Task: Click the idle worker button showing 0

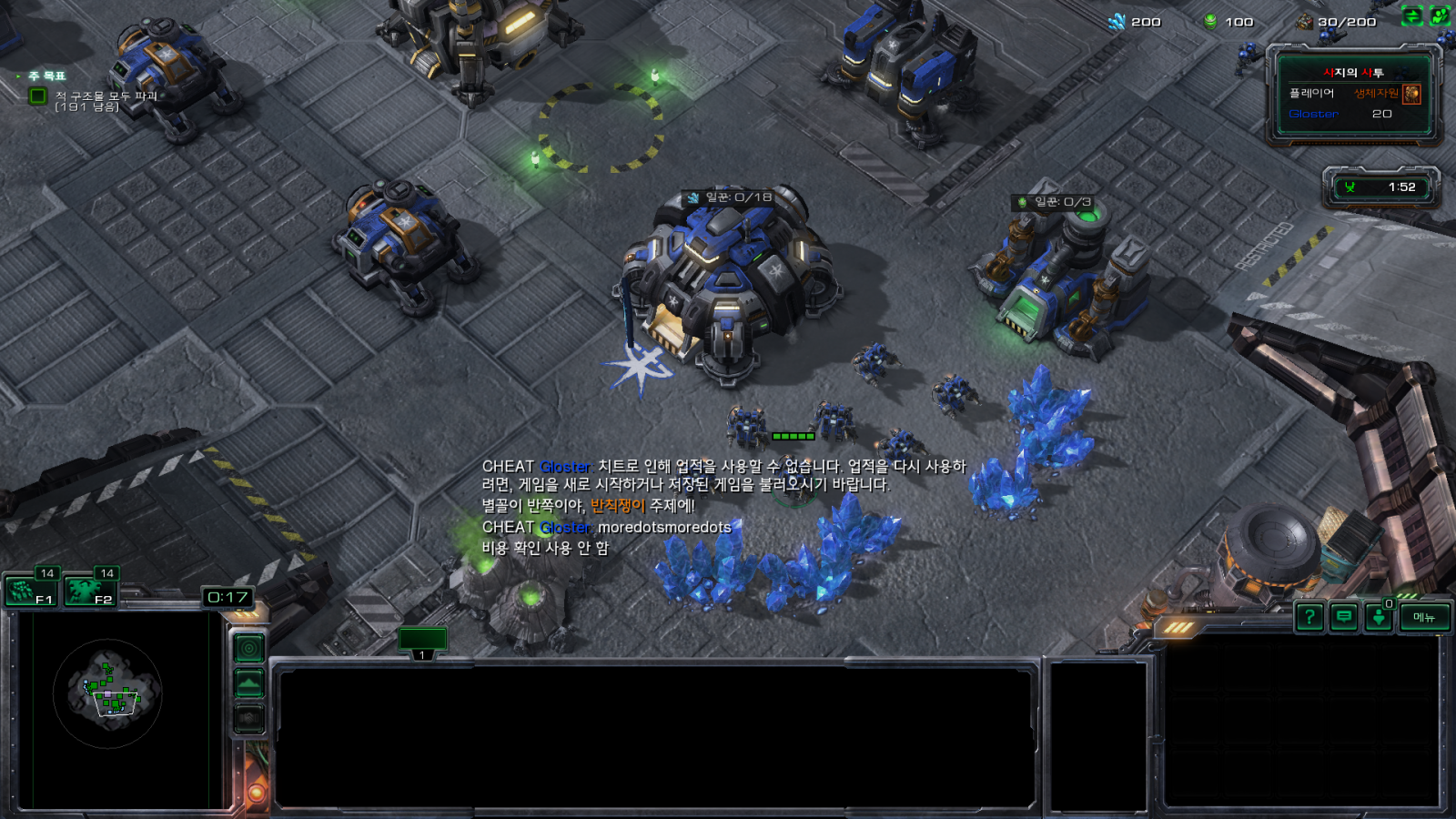Action: tap(1379, 617)
